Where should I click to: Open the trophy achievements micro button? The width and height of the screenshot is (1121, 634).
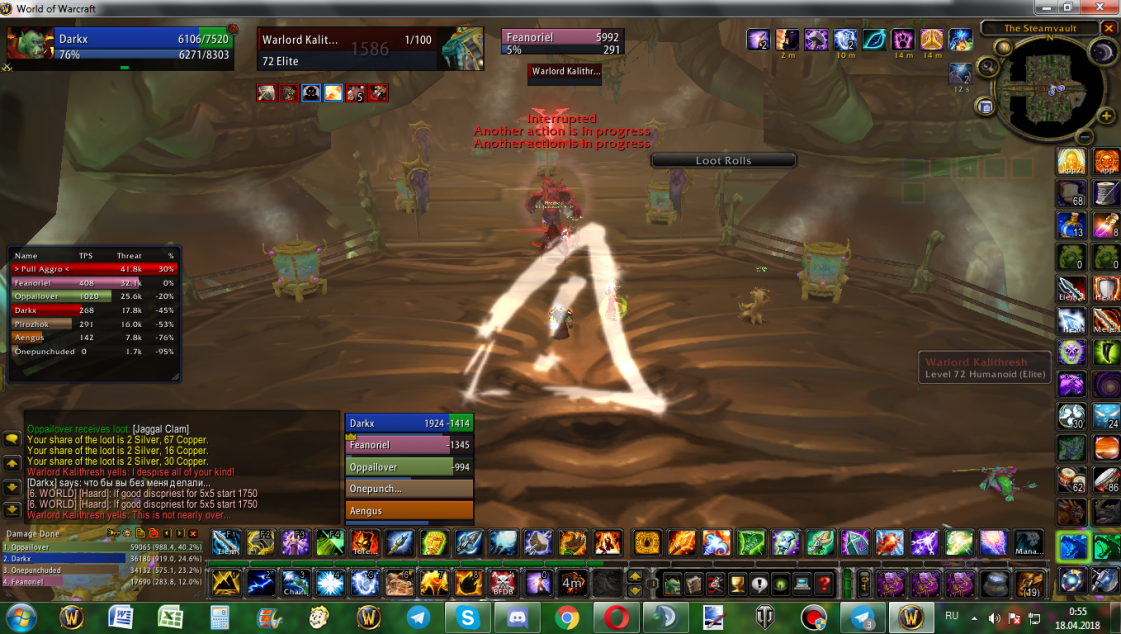click(737, 583)
